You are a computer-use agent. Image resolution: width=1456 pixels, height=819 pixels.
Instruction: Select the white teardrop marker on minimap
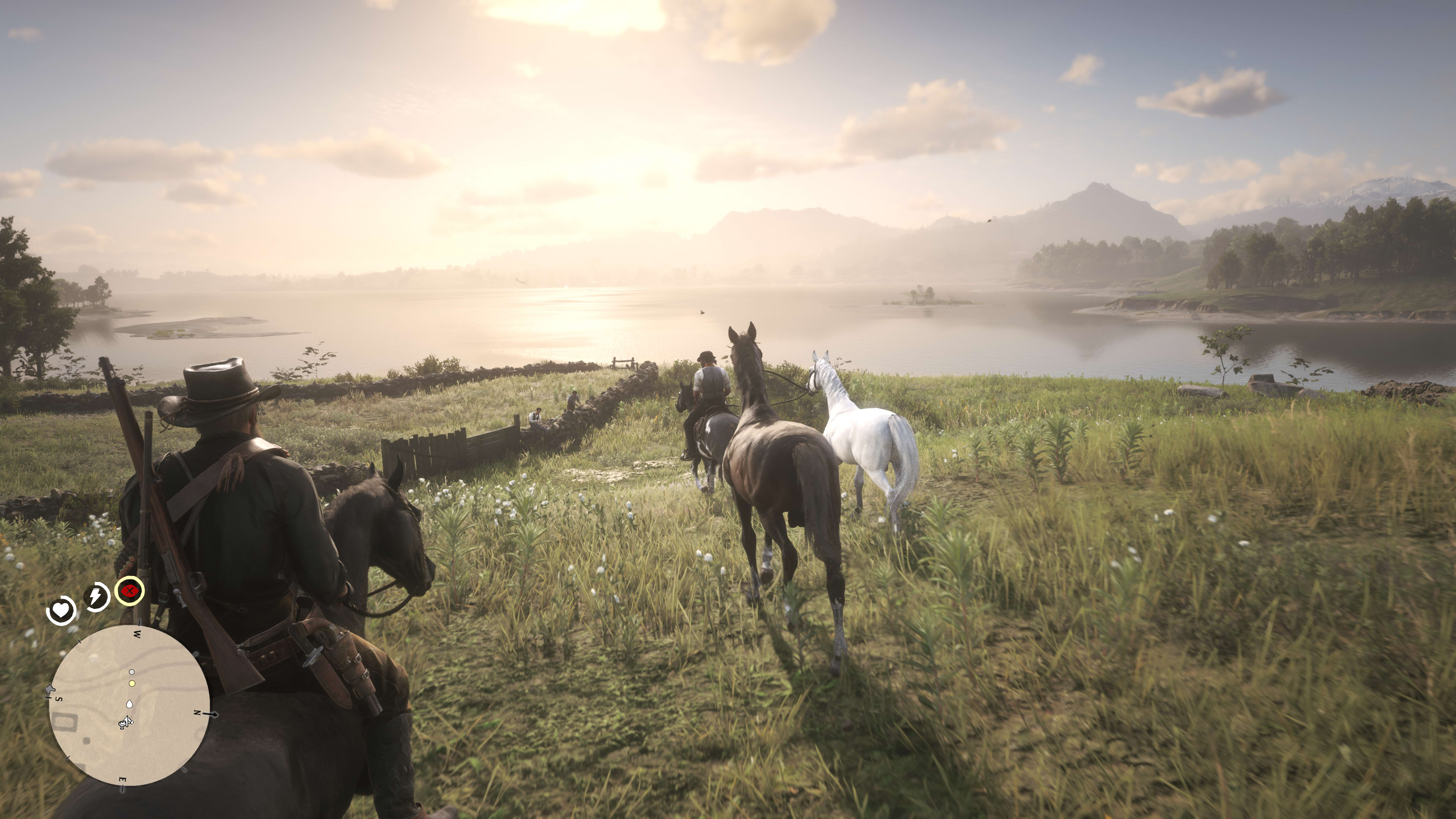(129, 704)
